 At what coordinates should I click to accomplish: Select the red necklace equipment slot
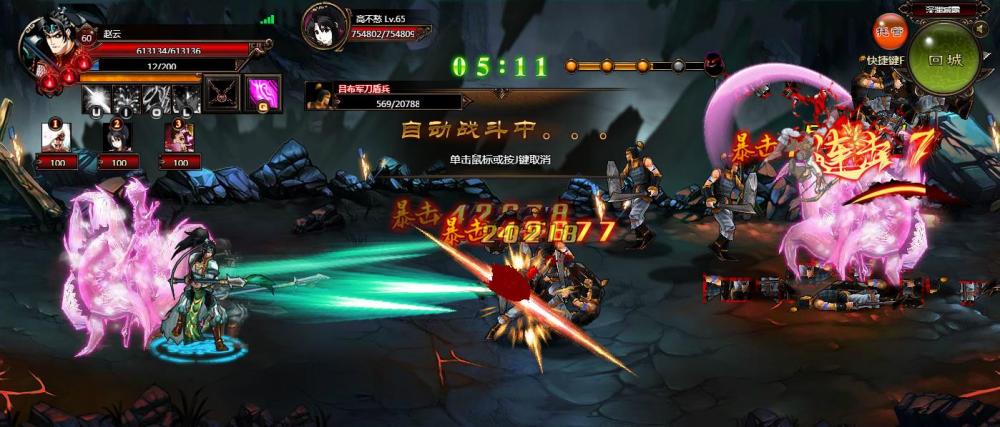point(221,92)
